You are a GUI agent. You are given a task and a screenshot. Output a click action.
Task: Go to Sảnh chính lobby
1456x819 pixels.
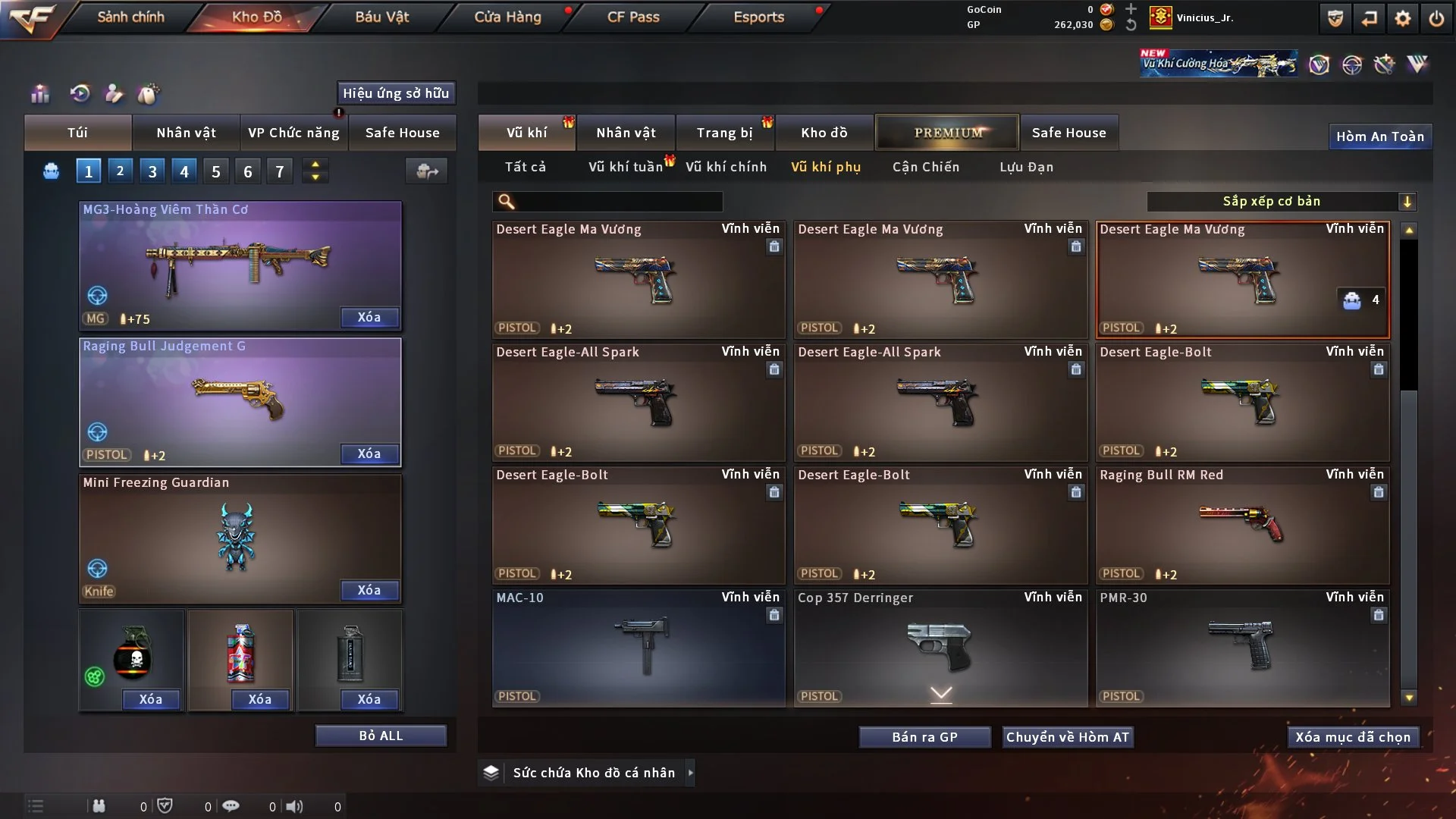click(130, 17)
